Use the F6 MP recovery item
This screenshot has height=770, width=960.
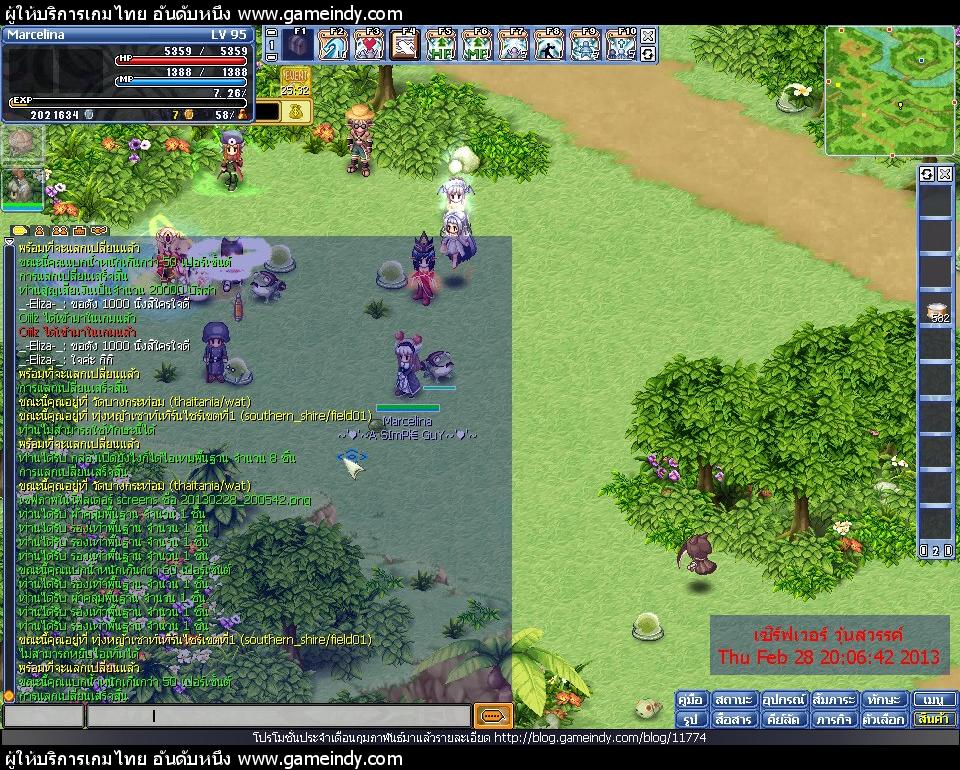click(478, 45)
